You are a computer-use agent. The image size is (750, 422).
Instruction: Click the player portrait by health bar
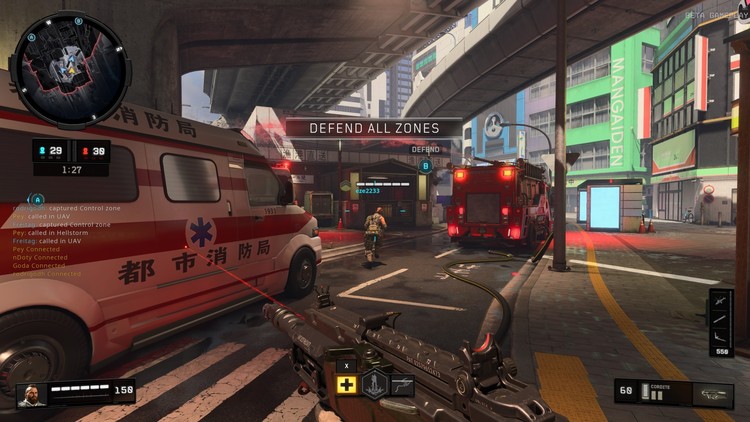(x=30, y=394)
